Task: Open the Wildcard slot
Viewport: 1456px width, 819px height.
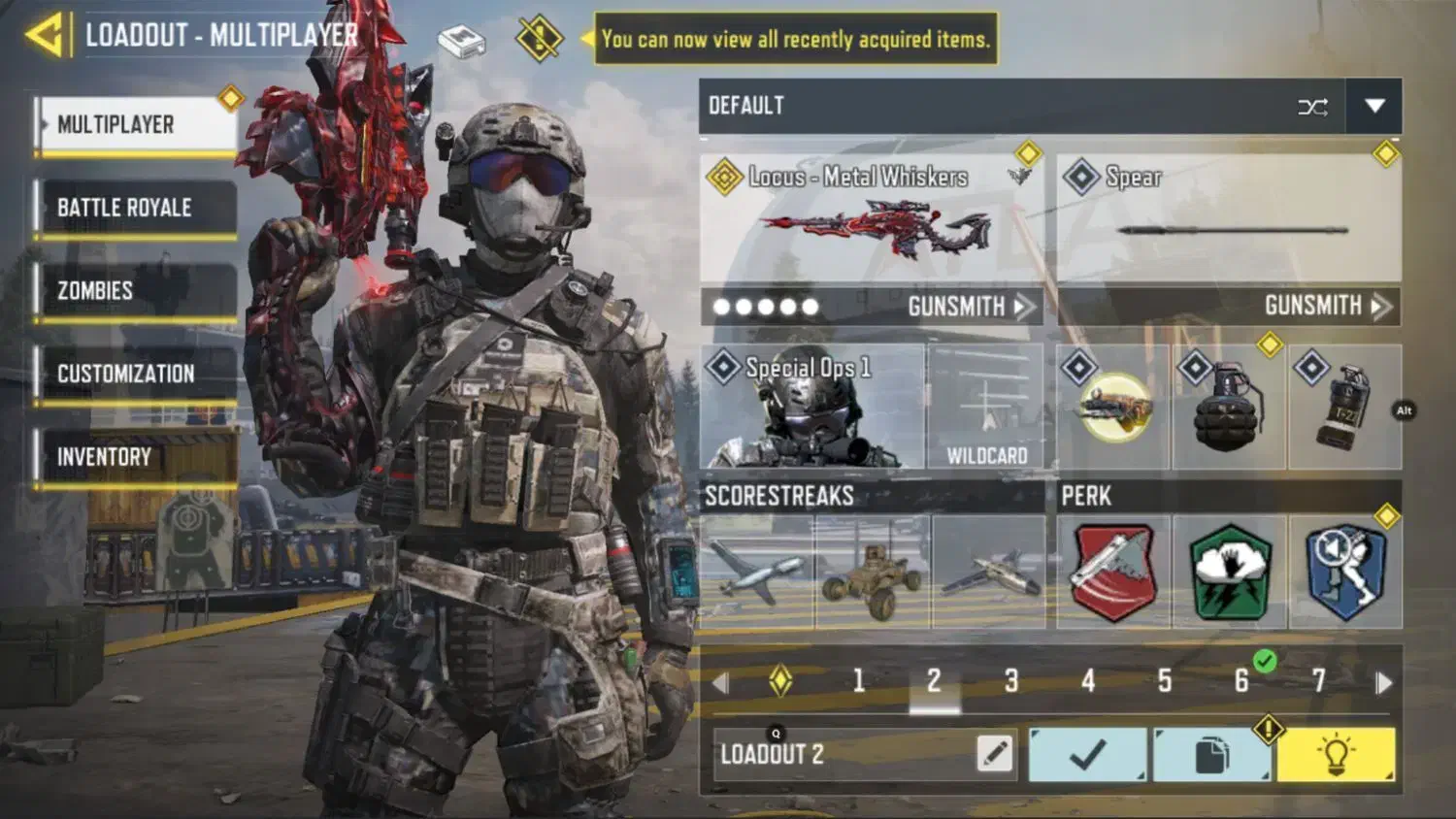Action: (986, 408)
